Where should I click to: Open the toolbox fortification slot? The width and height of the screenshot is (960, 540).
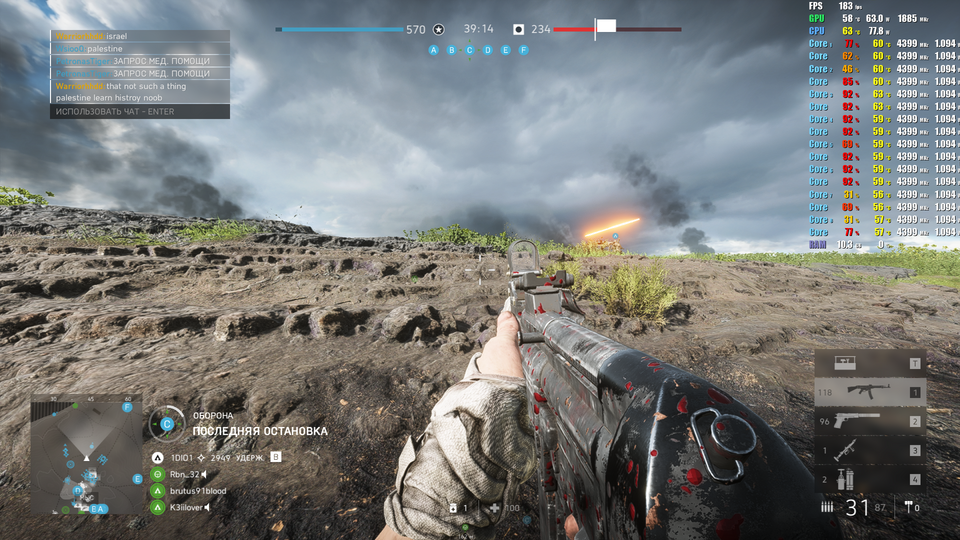[868, 364]
